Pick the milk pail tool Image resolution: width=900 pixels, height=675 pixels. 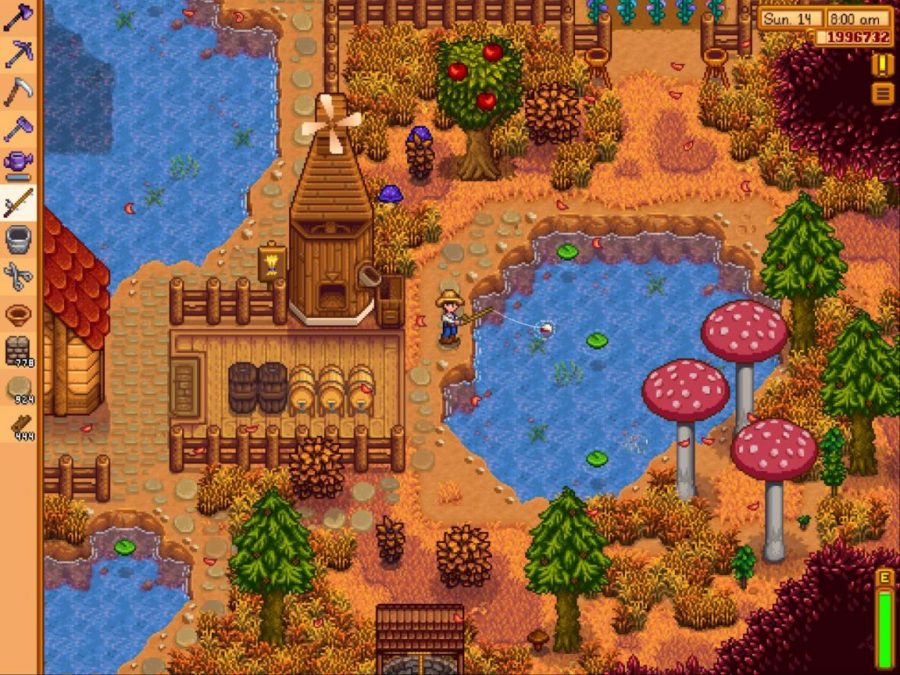tap(19, 240)
